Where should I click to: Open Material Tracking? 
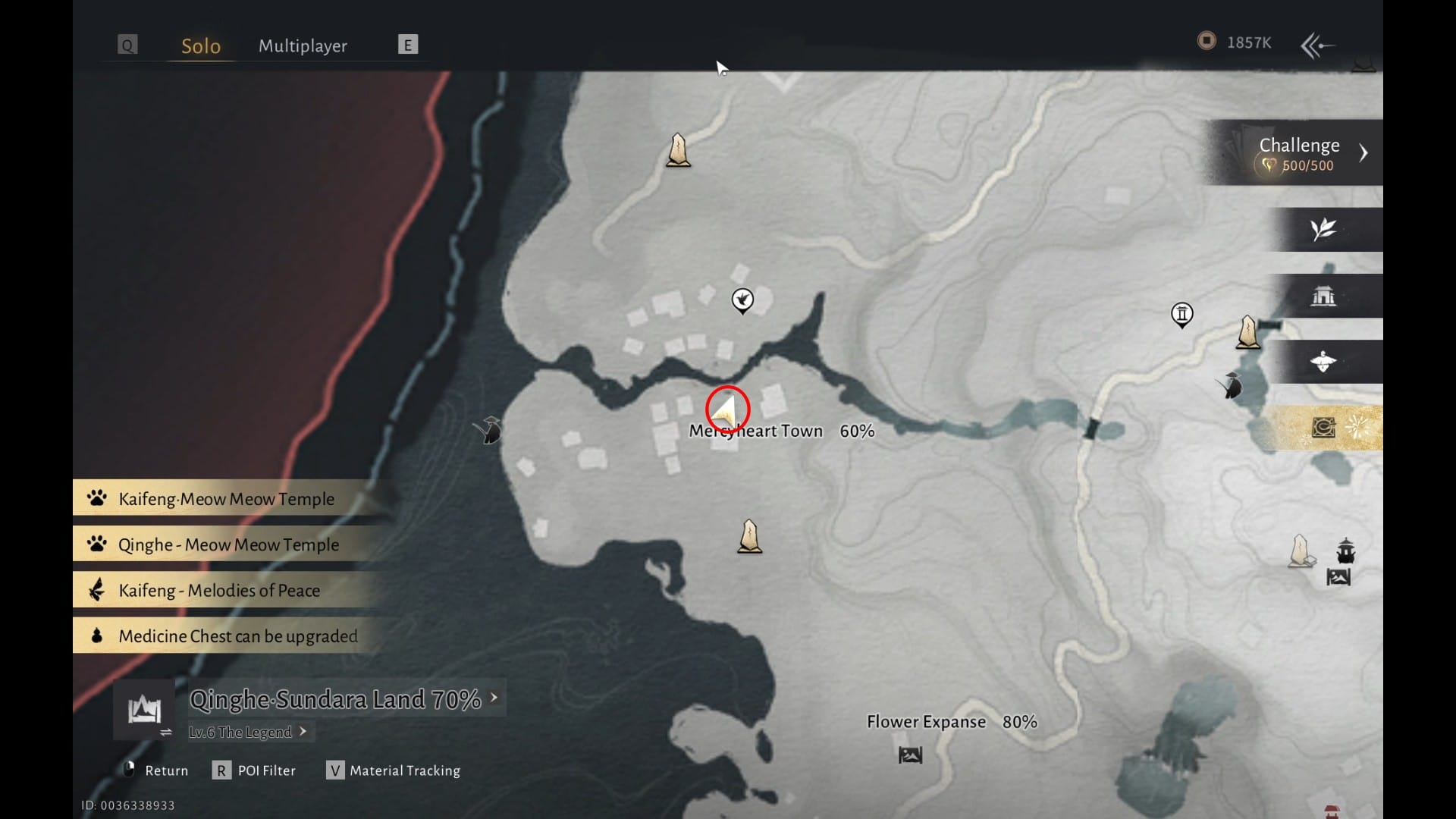(394, 770)
